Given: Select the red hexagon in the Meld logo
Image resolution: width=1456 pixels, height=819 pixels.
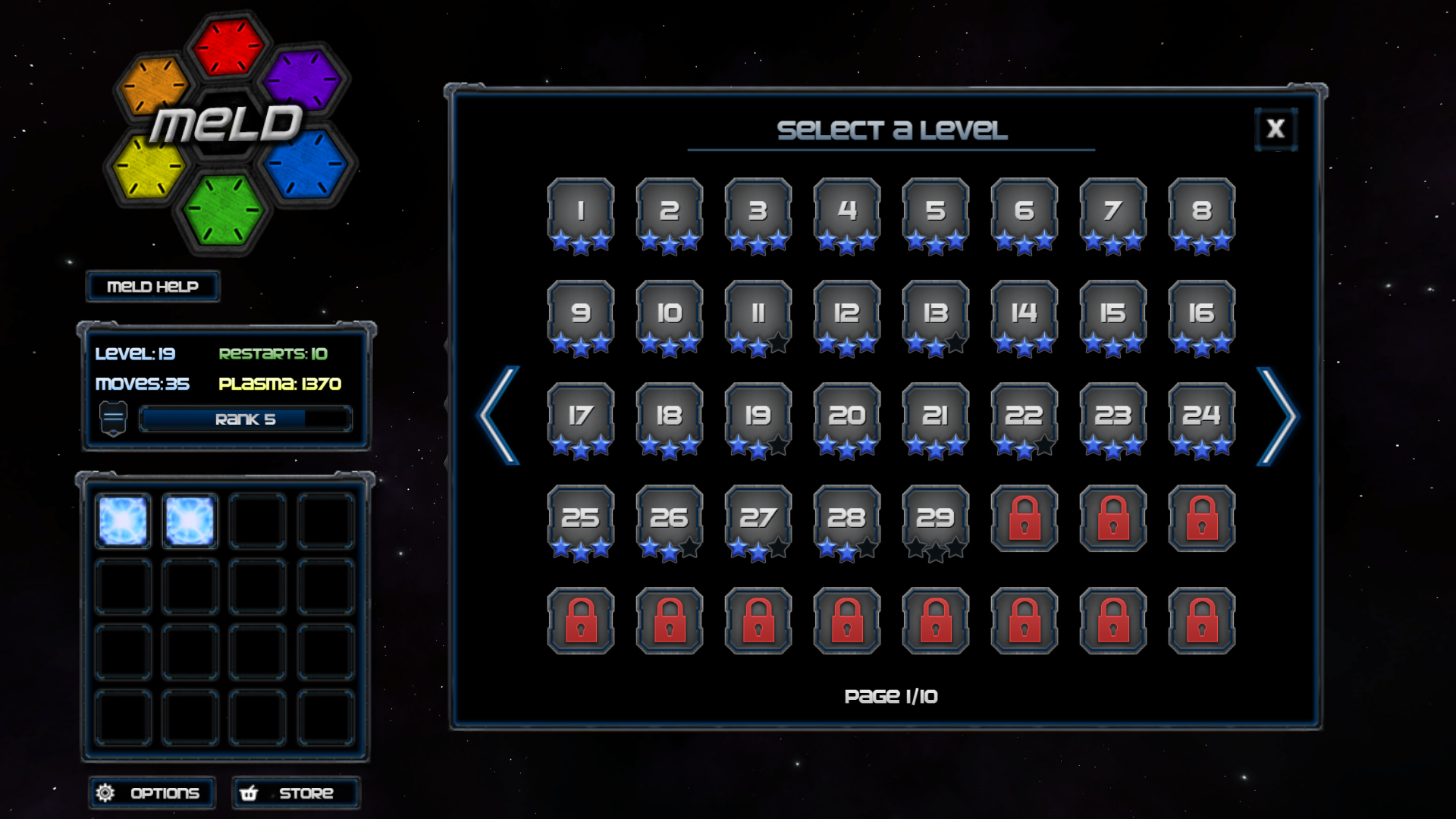Looking at the screenshot, I should coord(227,45).
